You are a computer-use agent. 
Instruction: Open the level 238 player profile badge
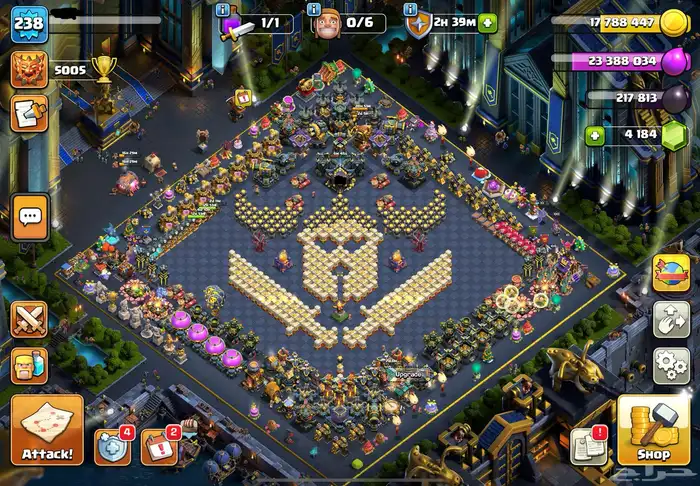[x=29, y=23]
